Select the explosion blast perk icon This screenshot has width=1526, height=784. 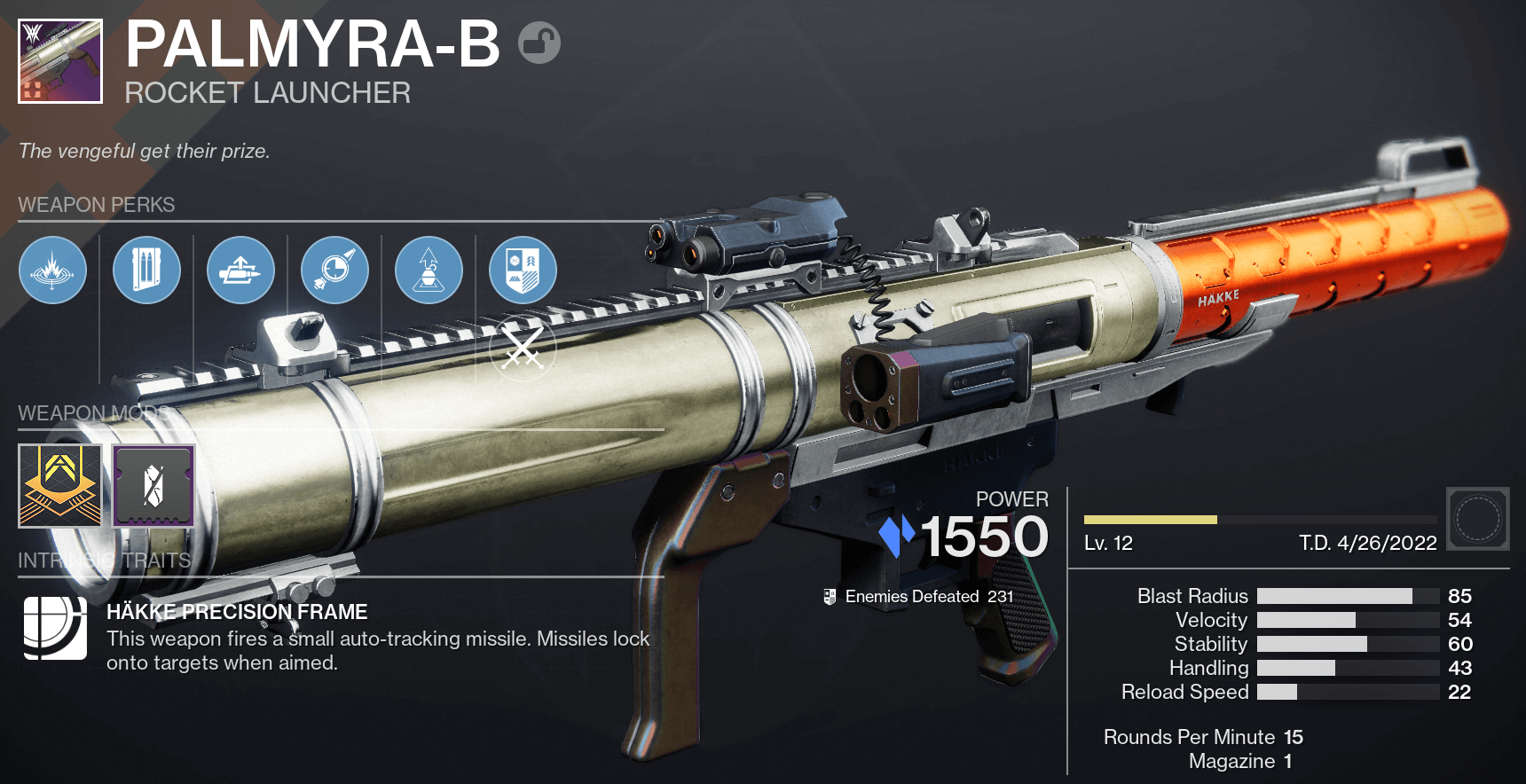pyautogui.click(x=52, y=270)
